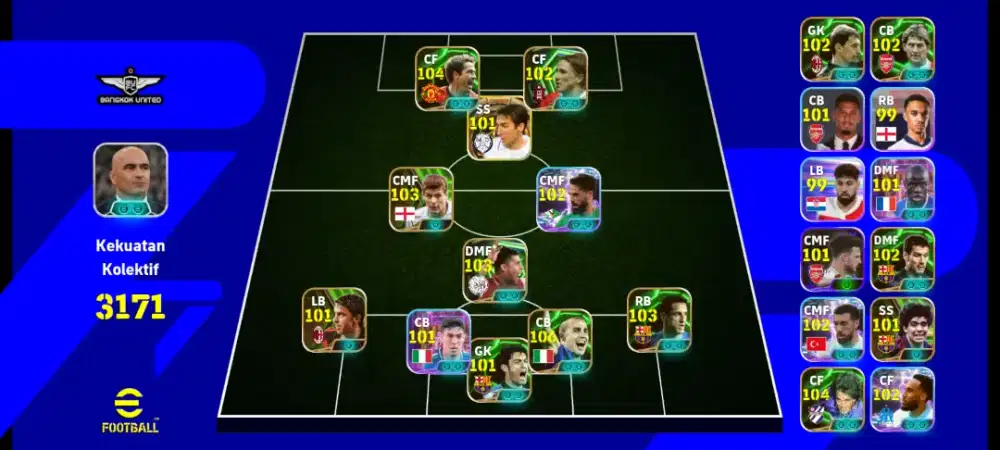Open the DMF 103 player on the pitch
This screenshot has width=1000, height=450.
pyautogui.click(x=494, y=270)
